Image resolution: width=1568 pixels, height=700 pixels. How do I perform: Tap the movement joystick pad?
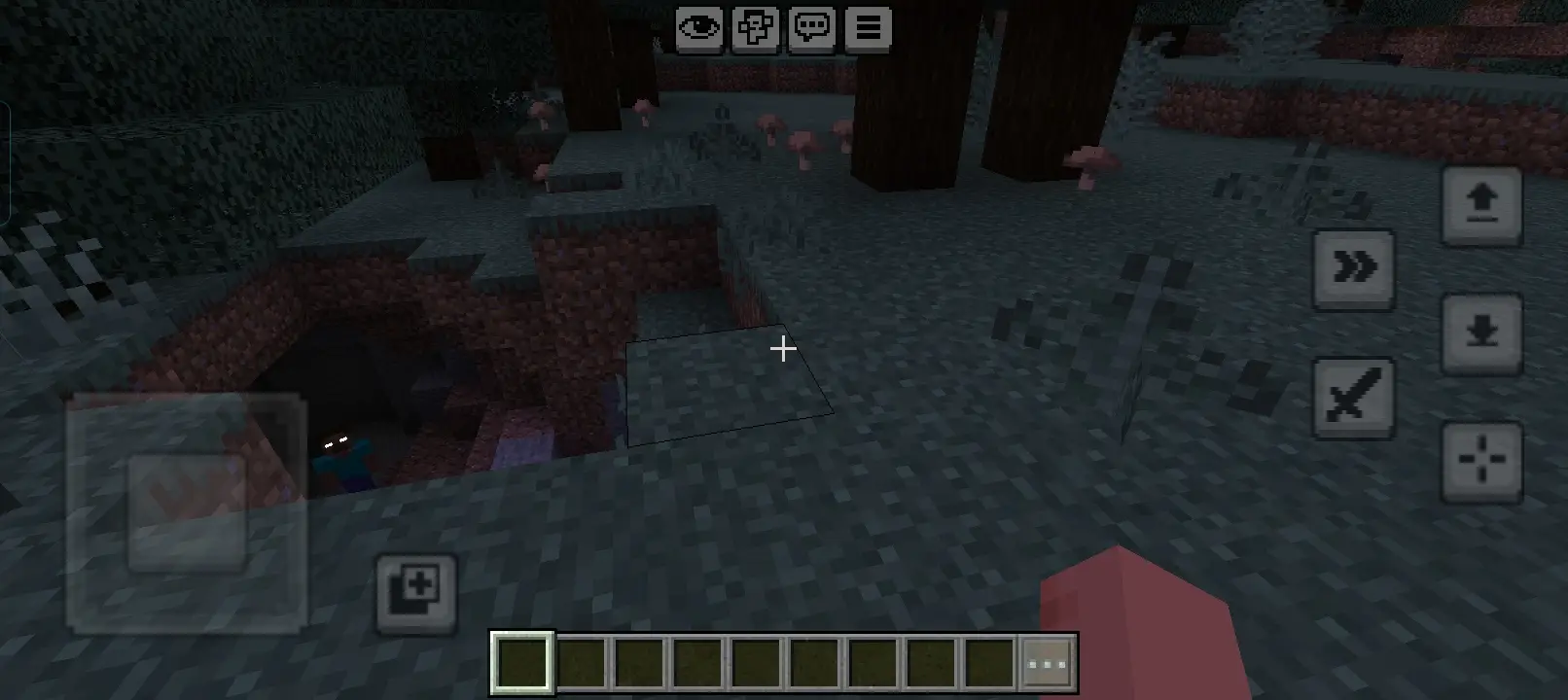[187, 512]
